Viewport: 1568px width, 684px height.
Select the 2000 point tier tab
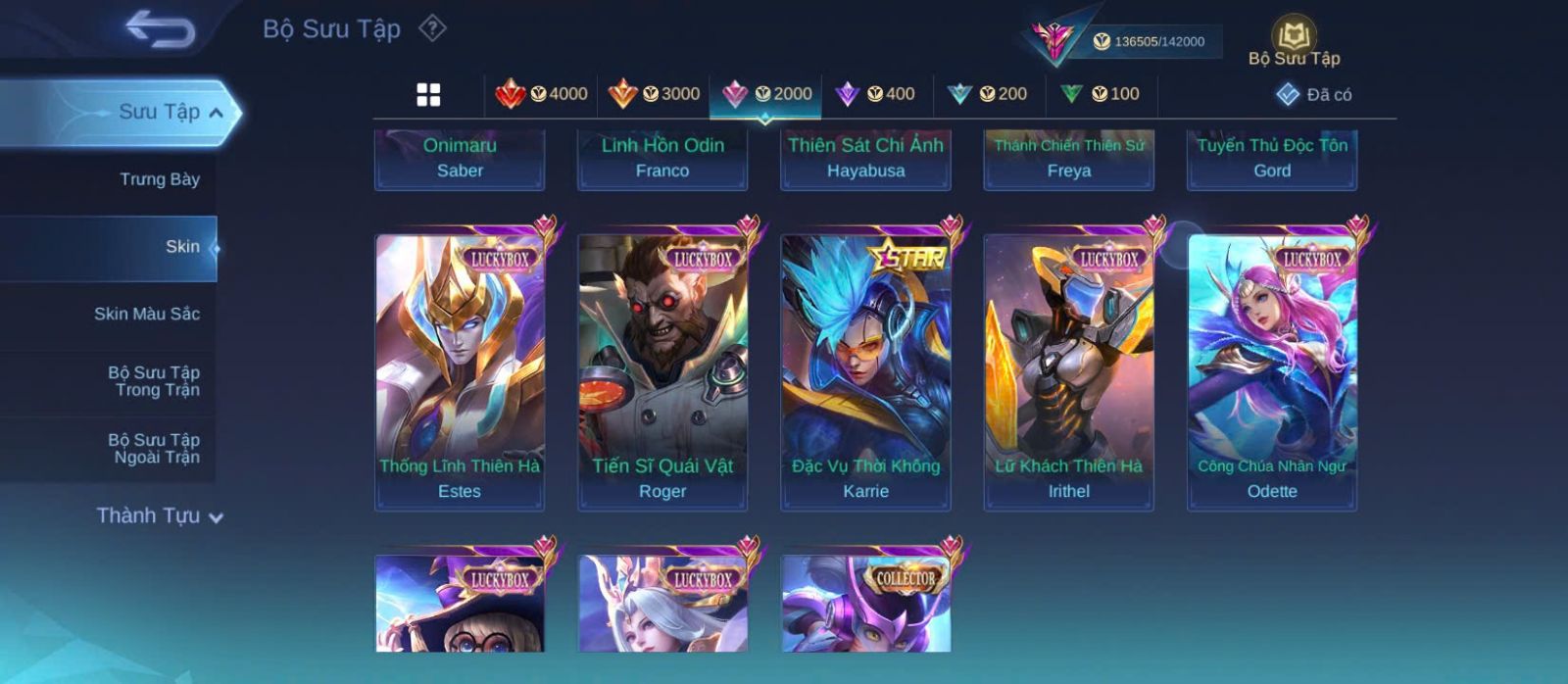click(766, 94)
